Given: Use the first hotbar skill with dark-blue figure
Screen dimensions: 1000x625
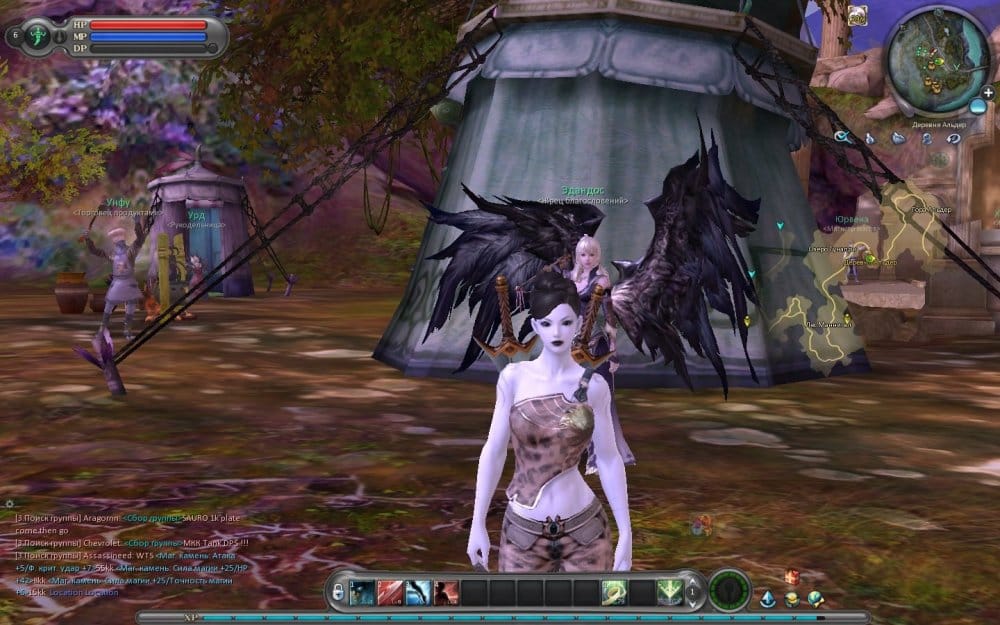Looking at the screenshot, I should coord(362,592).
